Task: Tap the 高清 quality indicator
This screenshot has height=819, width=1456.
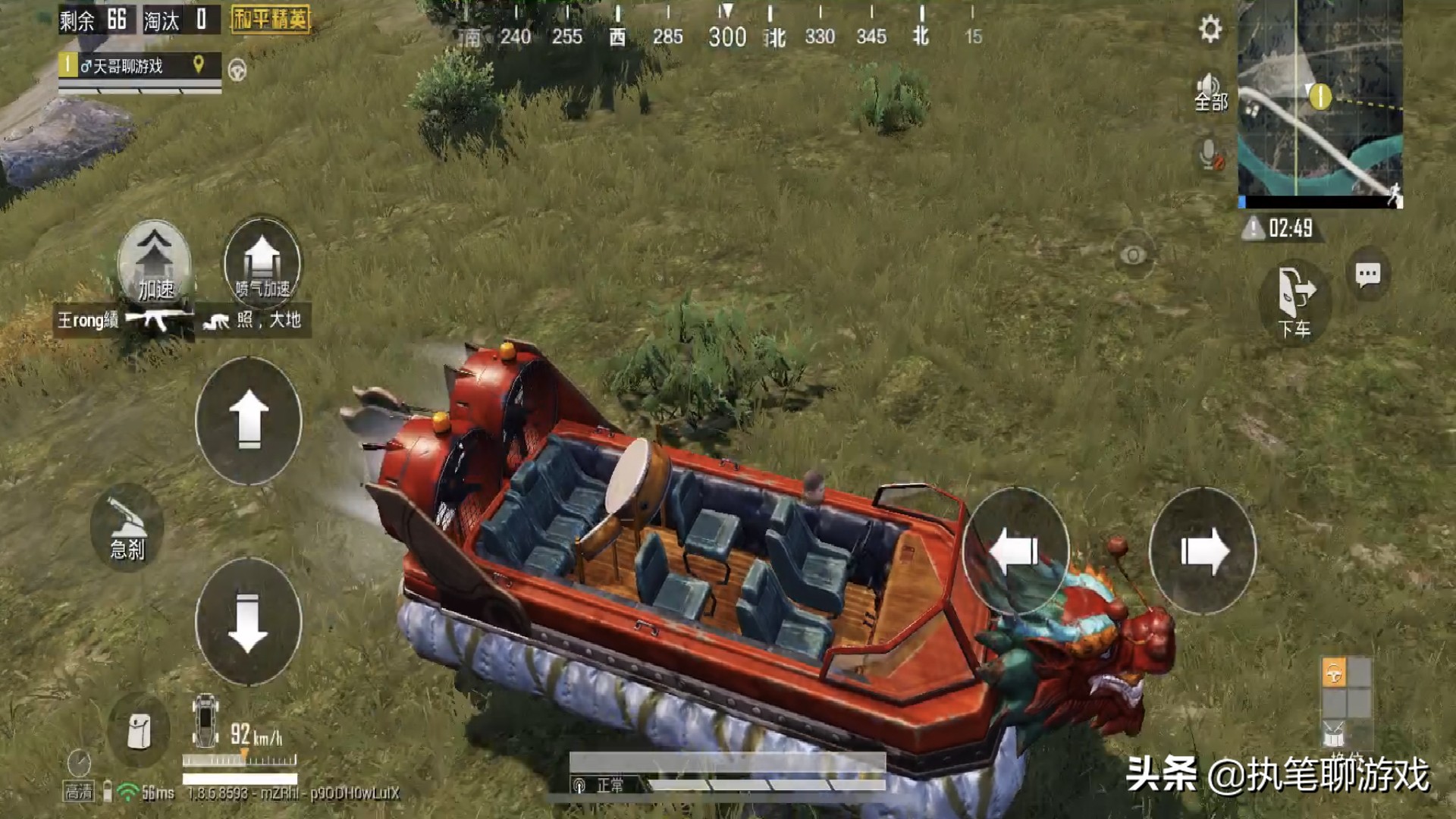Action: 78,792
